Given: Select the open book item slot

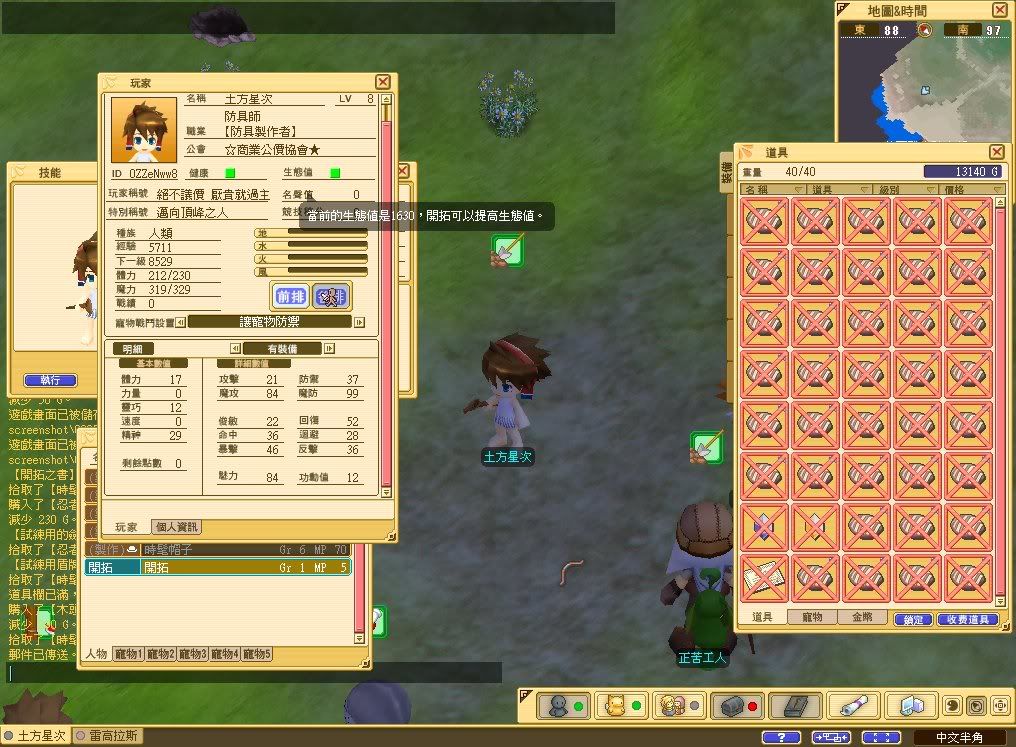Looking at the screenshot, I should click(x=764, y=576).
